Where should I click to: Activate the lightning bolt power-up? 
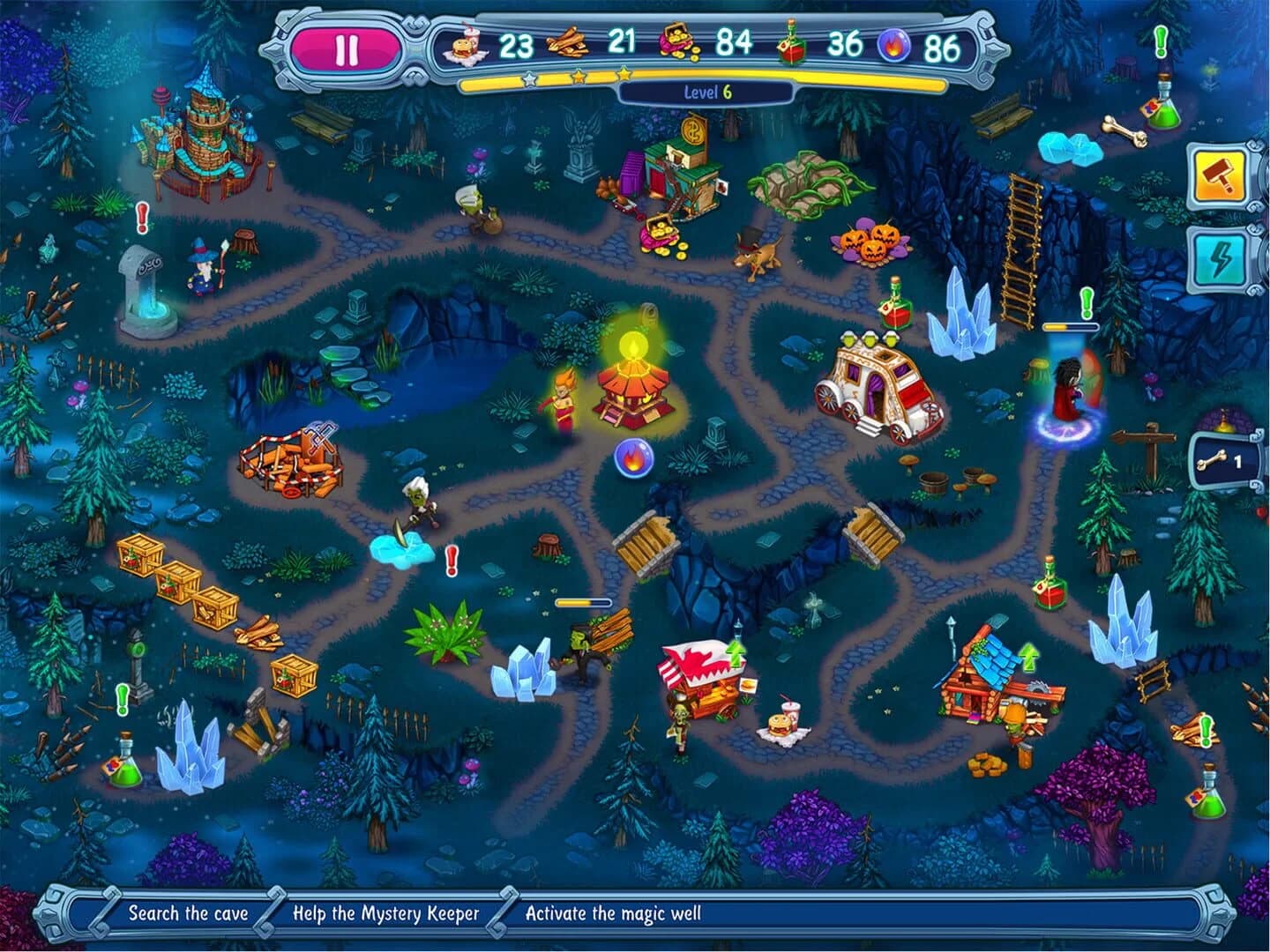point(1220,256)
